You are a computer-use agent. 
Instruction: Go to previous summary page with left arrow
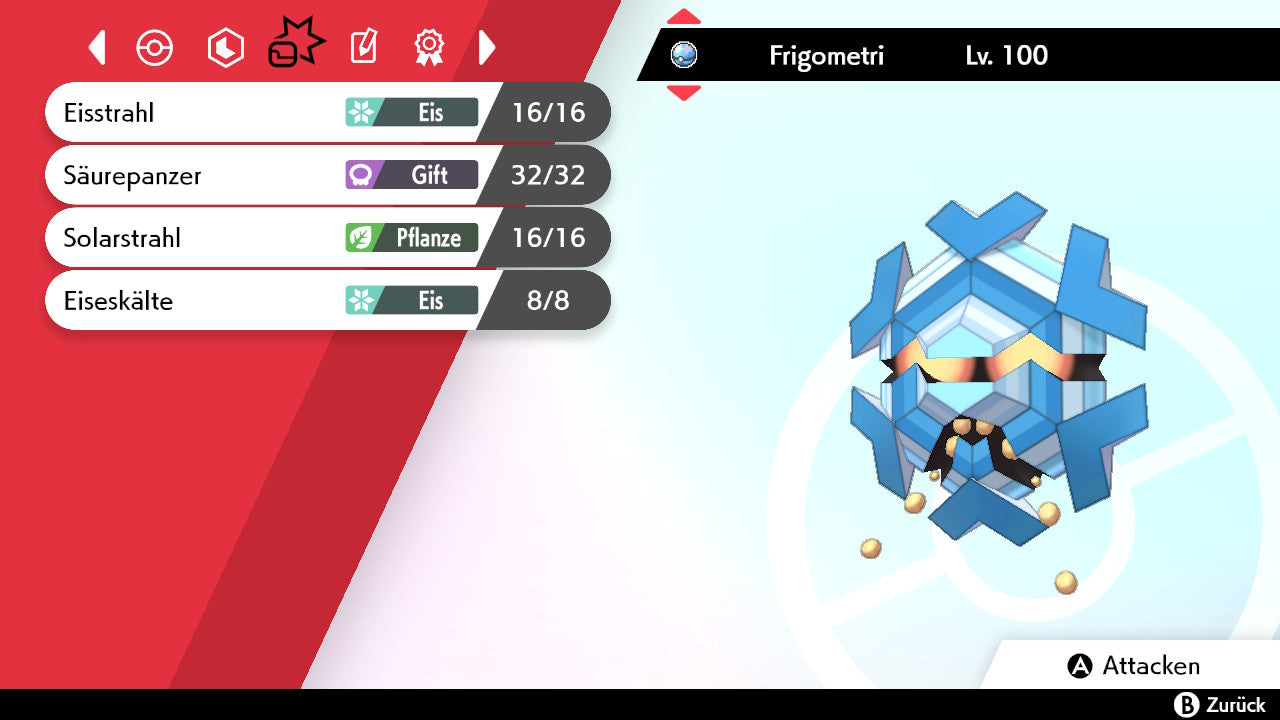tap(97, 47)
